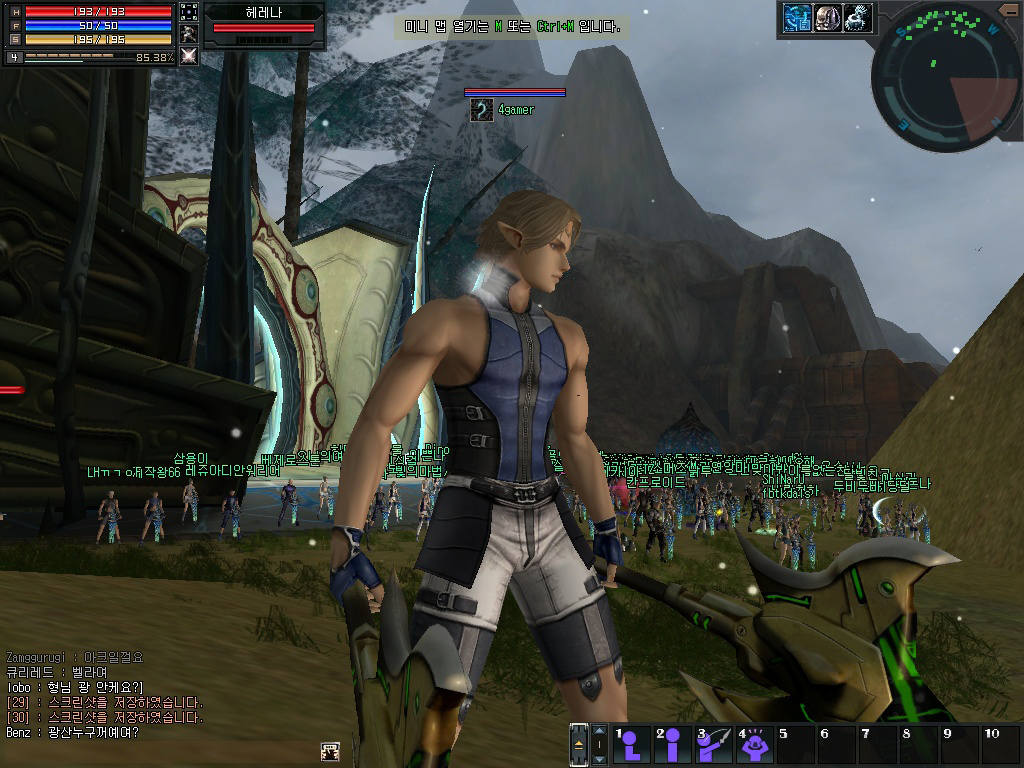Click the hotbar page down arrow

(x=599, y=757)
